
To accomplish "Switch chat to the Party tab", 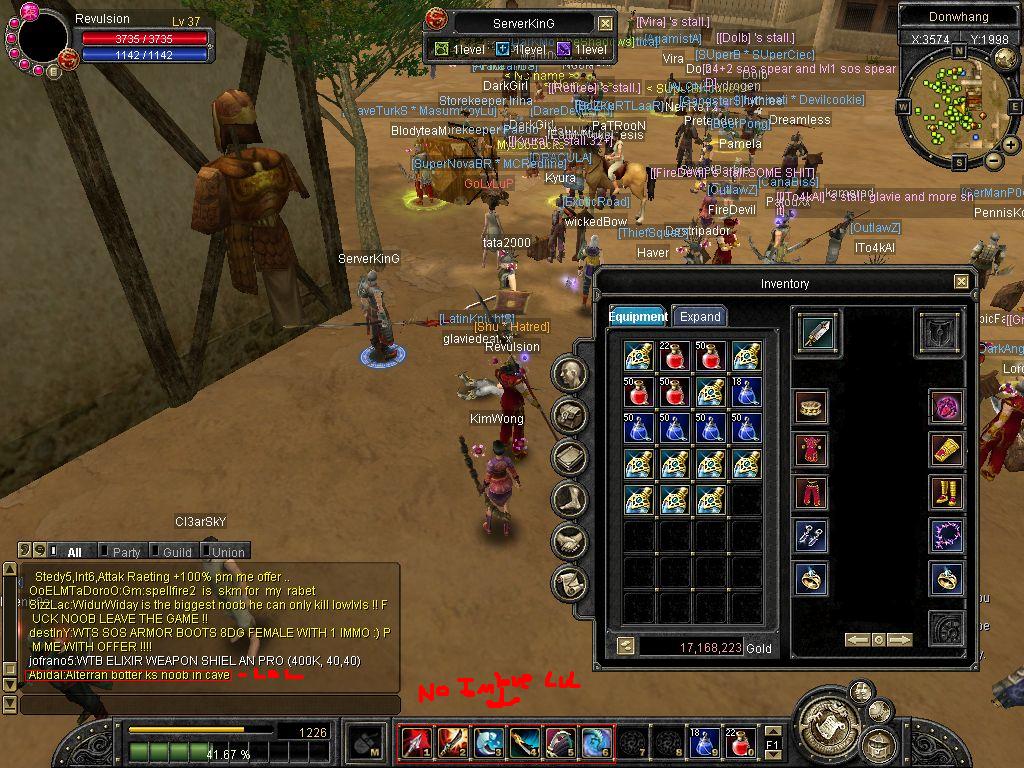I will coord(126,552).
